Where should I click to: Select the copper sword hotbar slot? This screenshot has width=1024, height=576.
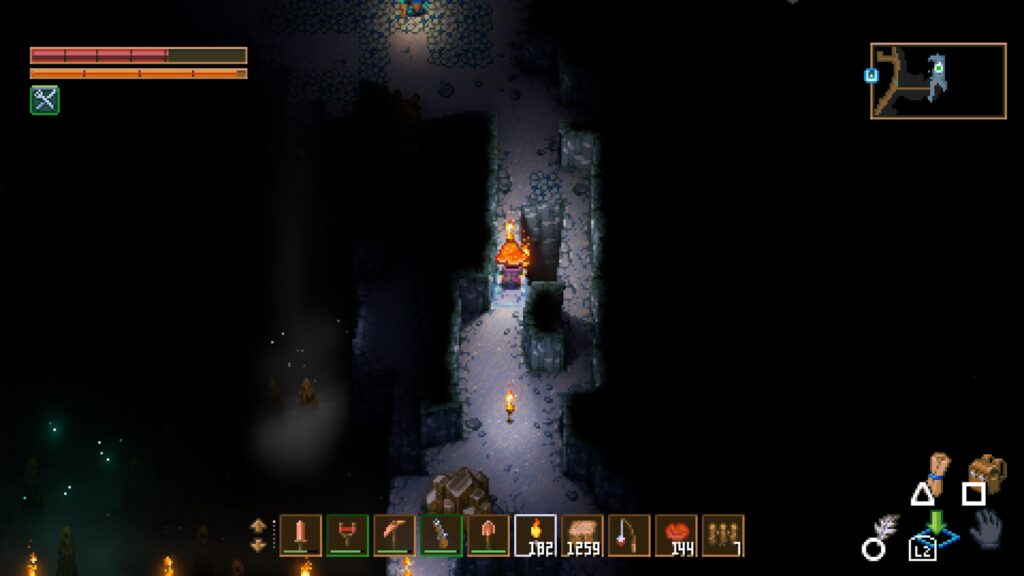(x=301, y=535)
